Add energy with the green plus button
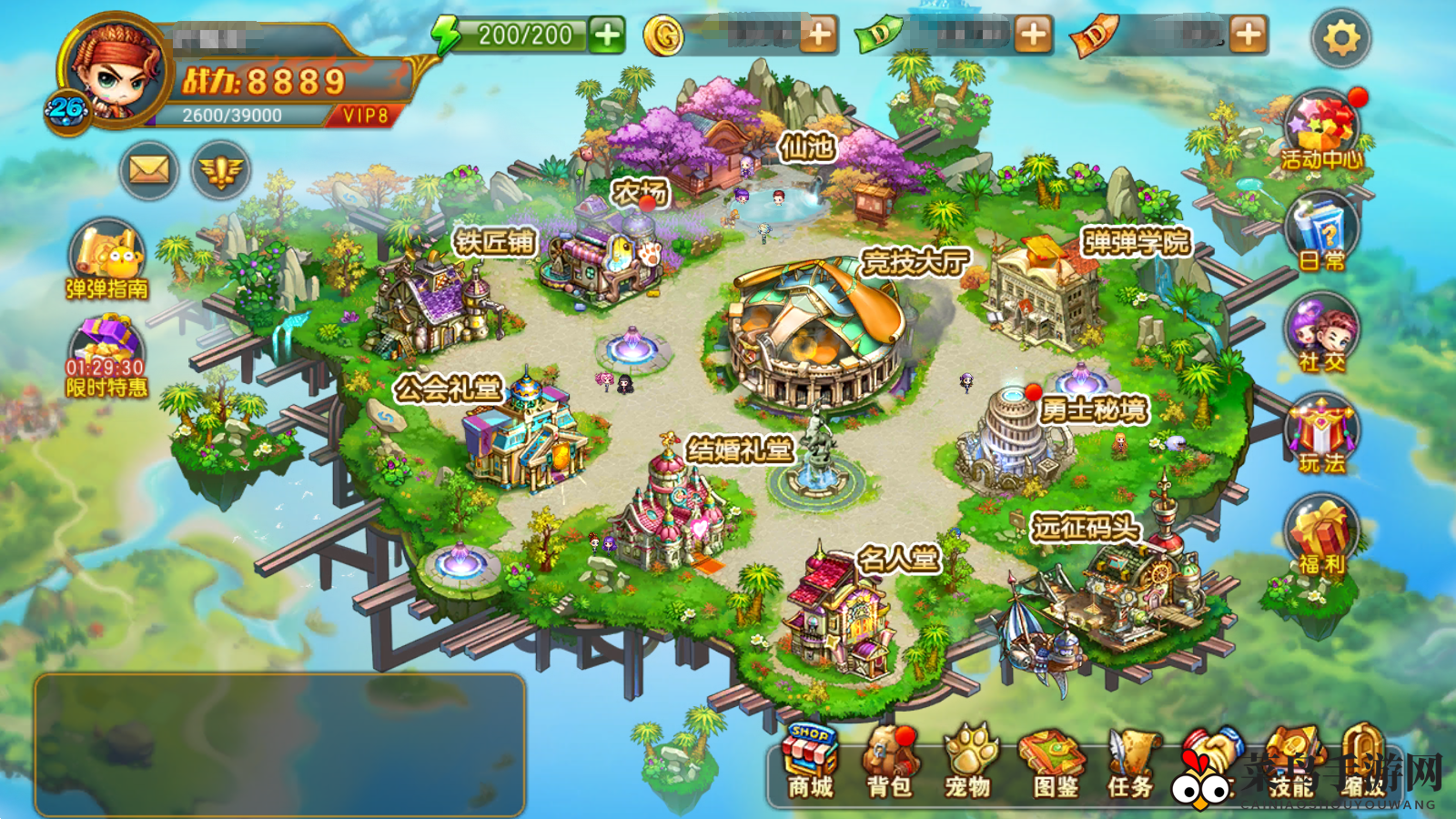 (606, 35)
